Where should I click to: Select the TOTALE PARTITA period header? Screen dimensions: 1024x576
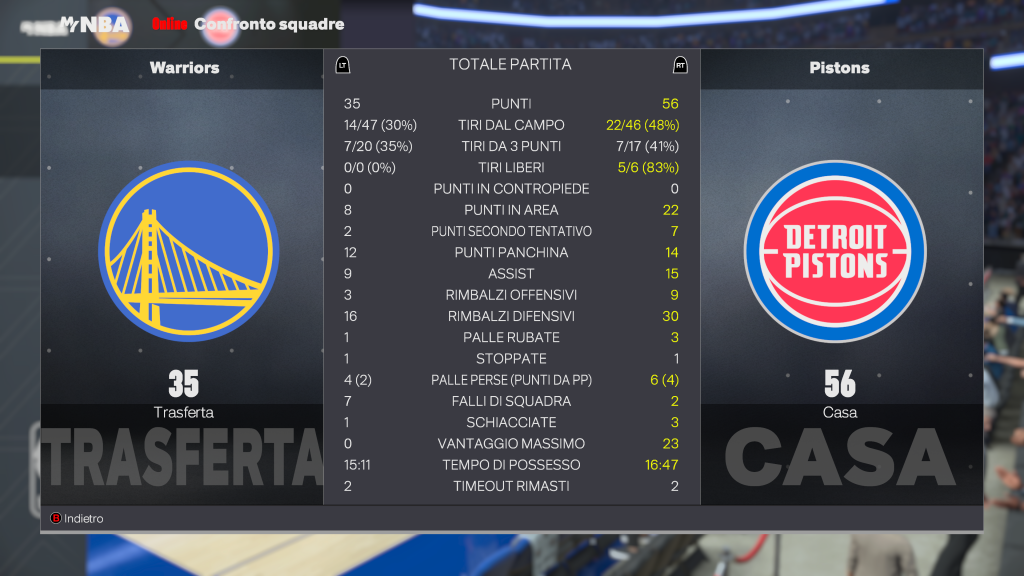510,65
